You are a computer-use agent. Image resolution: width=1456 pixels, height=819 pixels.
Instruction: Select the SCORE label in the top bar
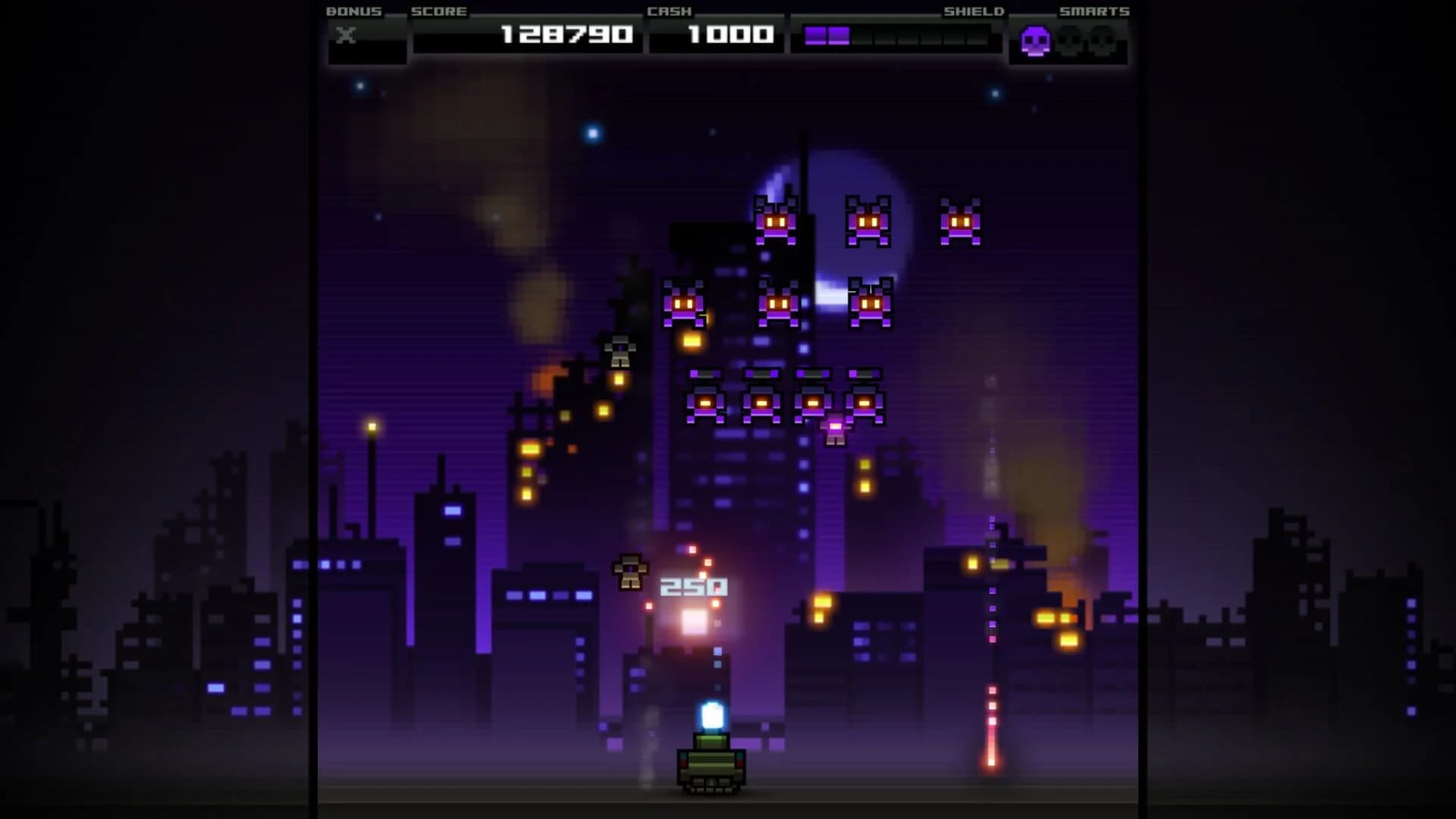[x=437, y=11]
